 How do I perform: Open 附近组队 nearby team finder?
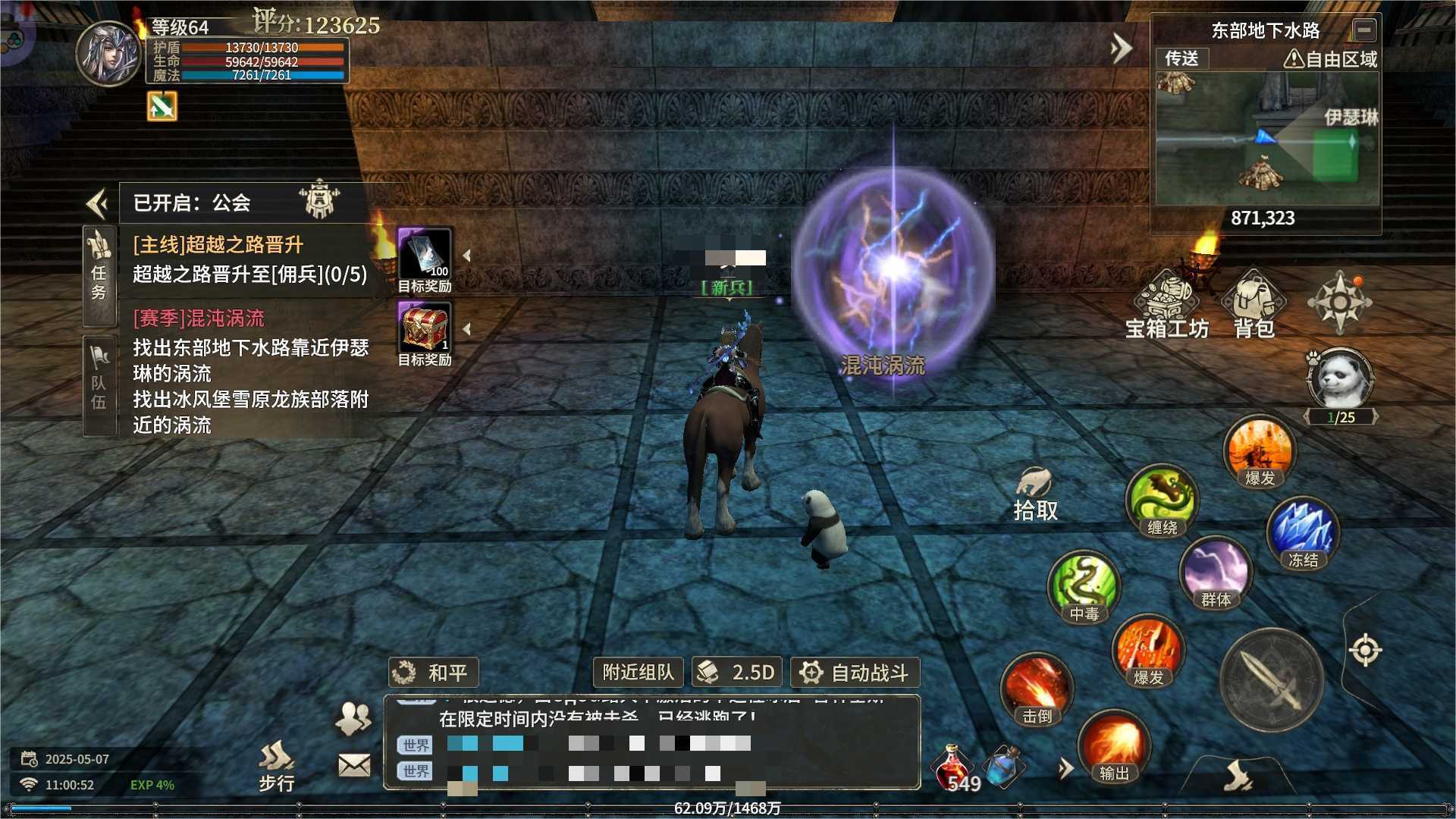638,673
